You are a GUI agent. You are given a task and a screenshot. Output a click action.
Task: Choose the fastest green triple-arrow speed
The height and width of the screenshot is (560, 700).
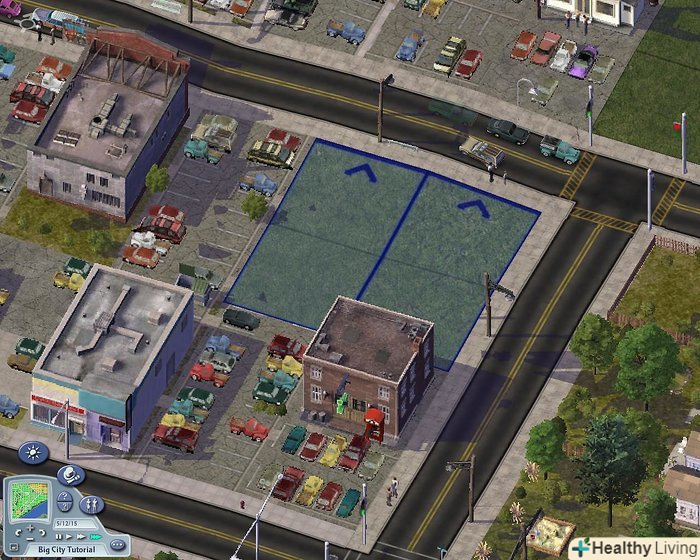[x=96, y=537]
